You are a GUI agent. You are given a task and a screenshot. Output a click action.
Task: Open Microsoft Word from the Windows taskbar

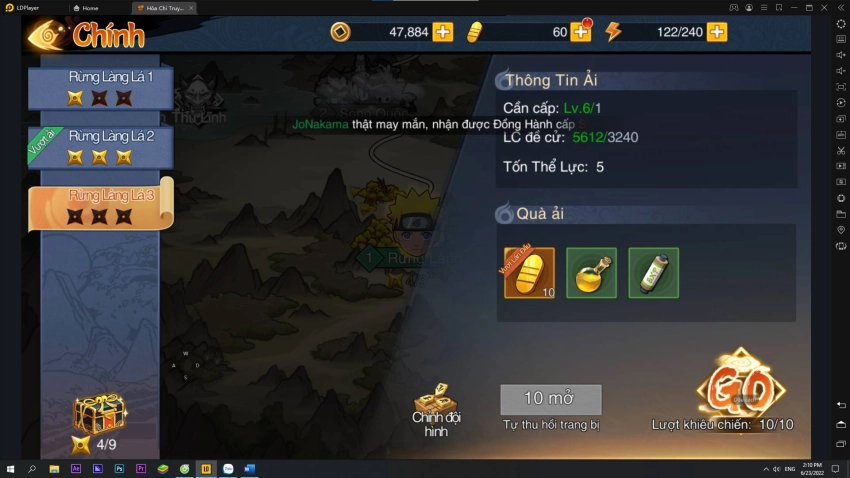[250, 469]
